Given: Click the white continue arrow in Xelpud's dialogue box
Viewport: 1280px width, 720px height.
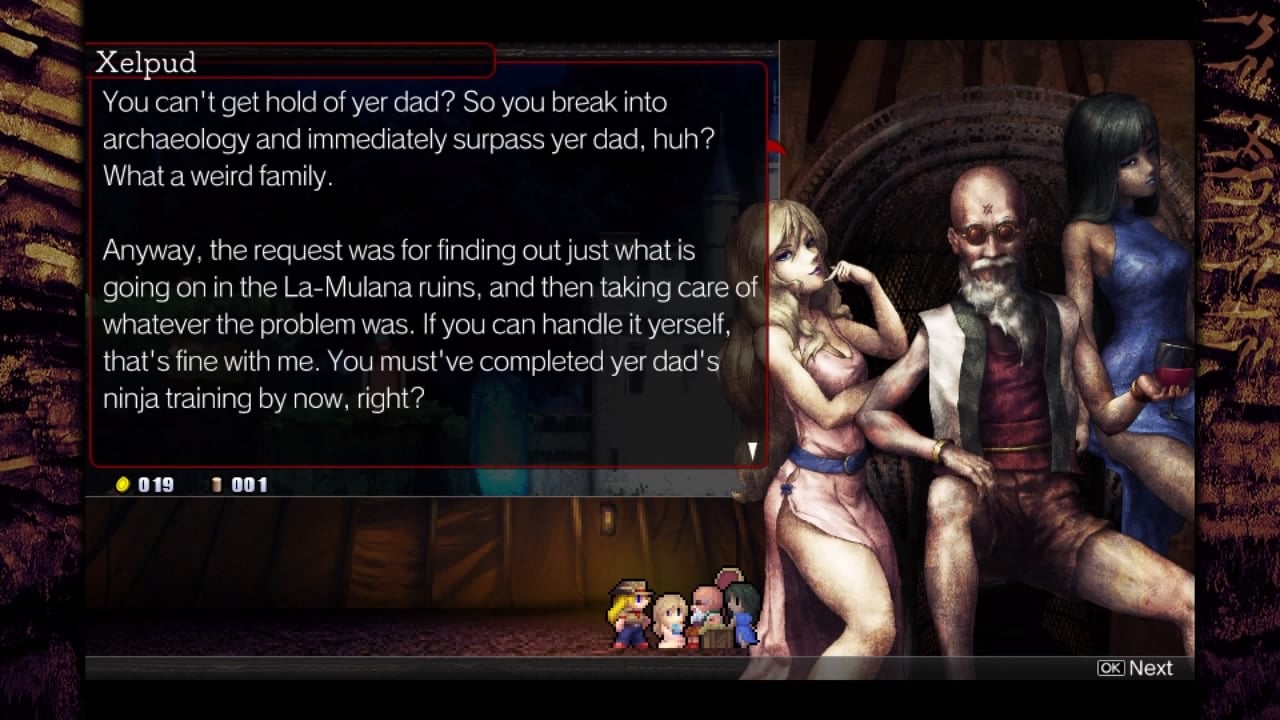Looking at the screenshot, I should [x=752, y=451].
